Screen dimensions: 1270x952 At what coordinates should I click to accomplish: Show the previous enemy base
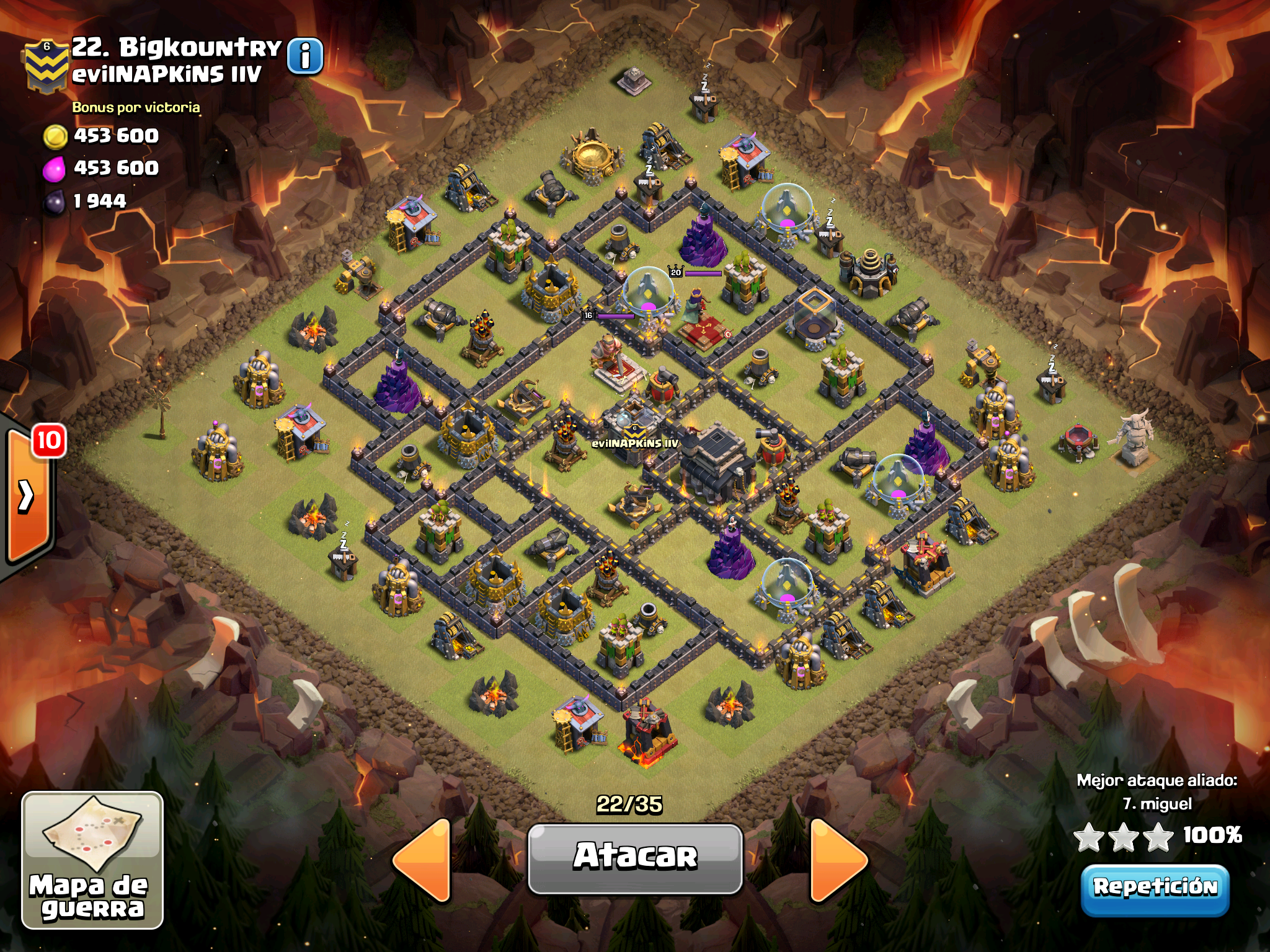point(423,859)
